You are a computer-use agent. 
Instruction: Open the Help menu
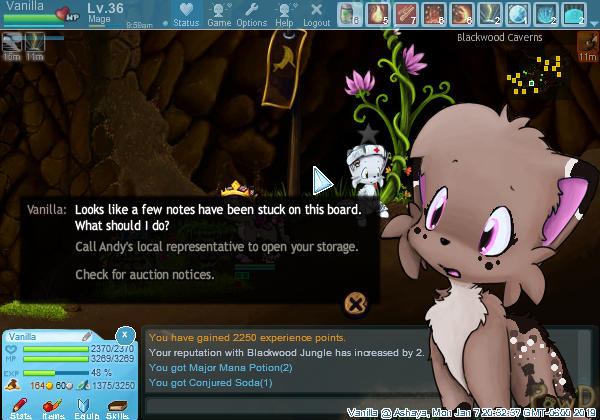point(284,15)
